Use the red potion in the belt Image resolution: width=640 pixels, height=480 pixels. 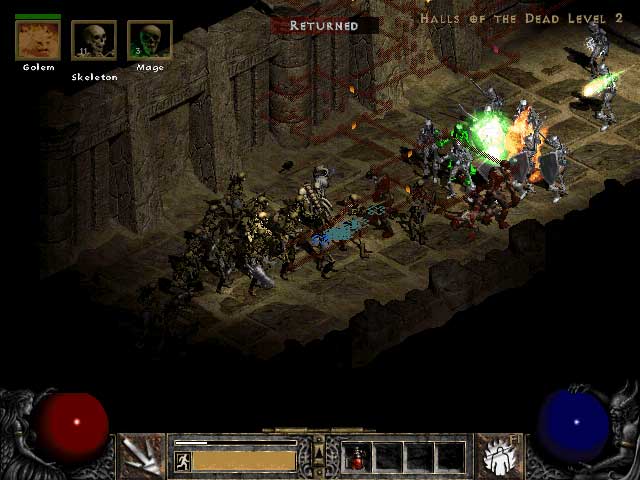coord(357,457)
